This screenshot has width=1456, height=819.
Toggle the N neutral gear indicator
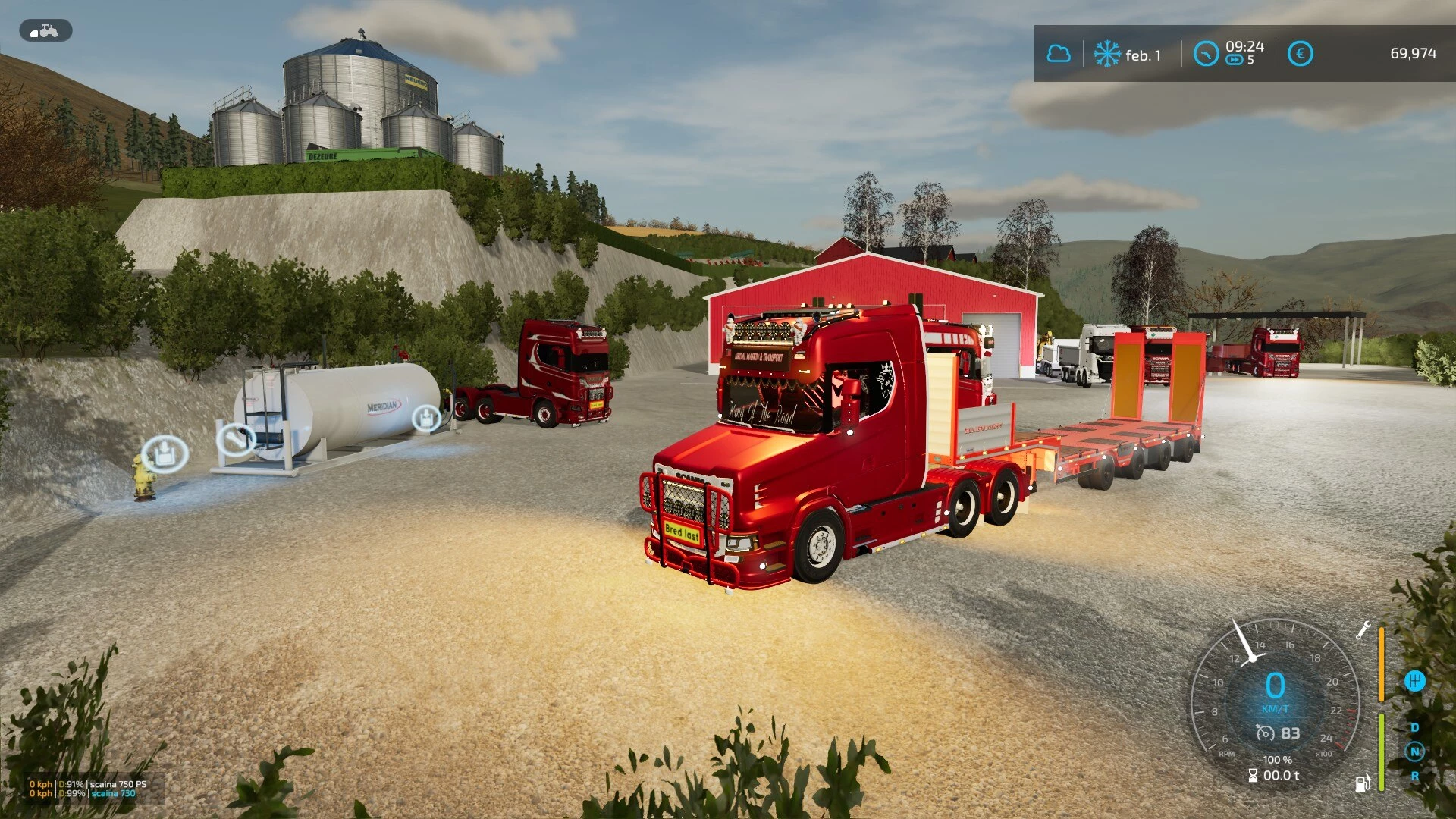(x=1415, y=752)
